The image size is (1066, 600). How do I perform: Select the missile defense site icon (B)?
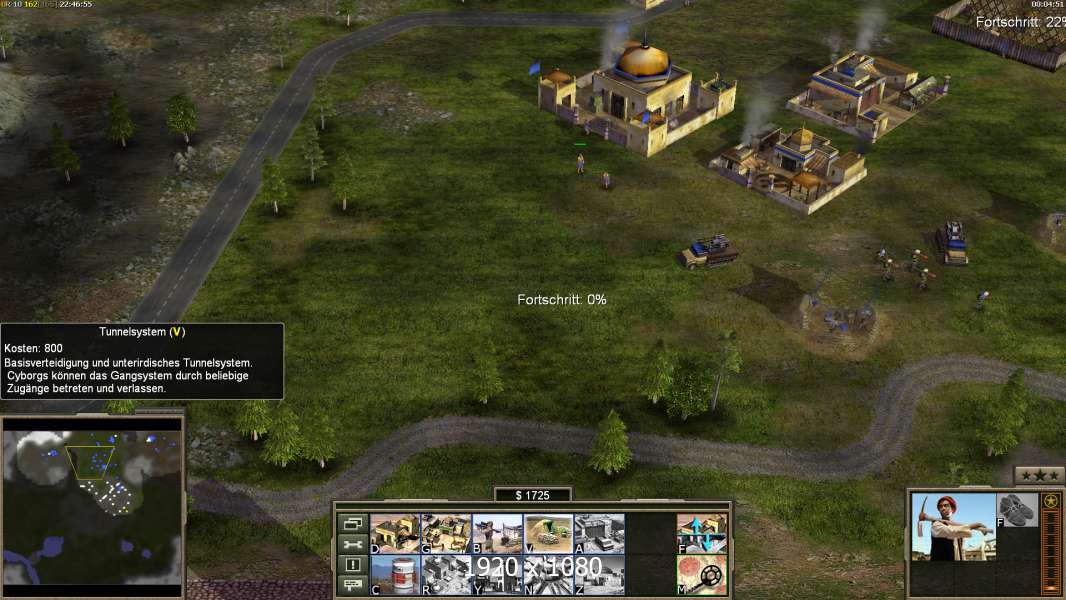click(497, 533)
